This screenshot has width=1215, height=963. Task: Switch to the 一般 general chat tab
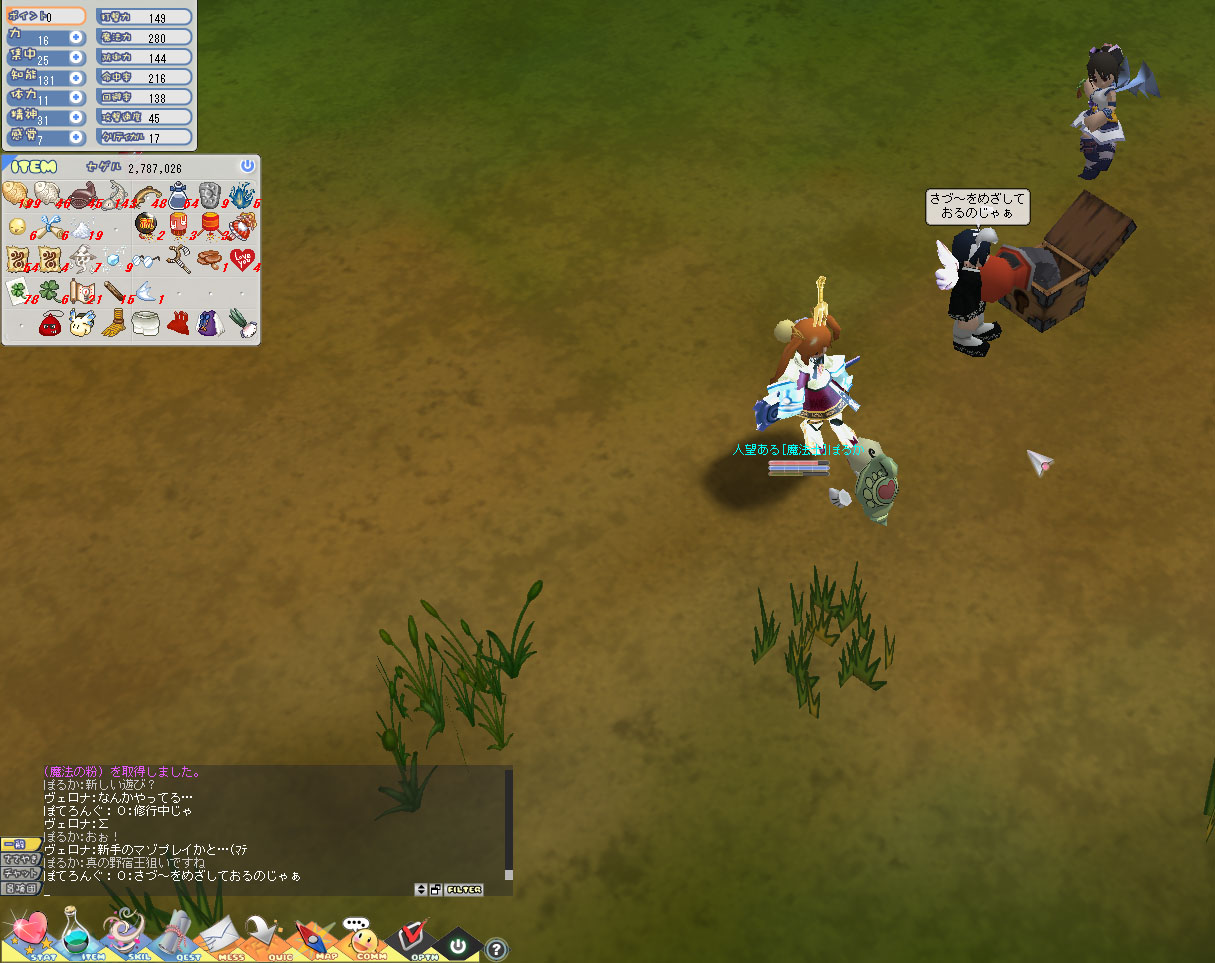20,845
